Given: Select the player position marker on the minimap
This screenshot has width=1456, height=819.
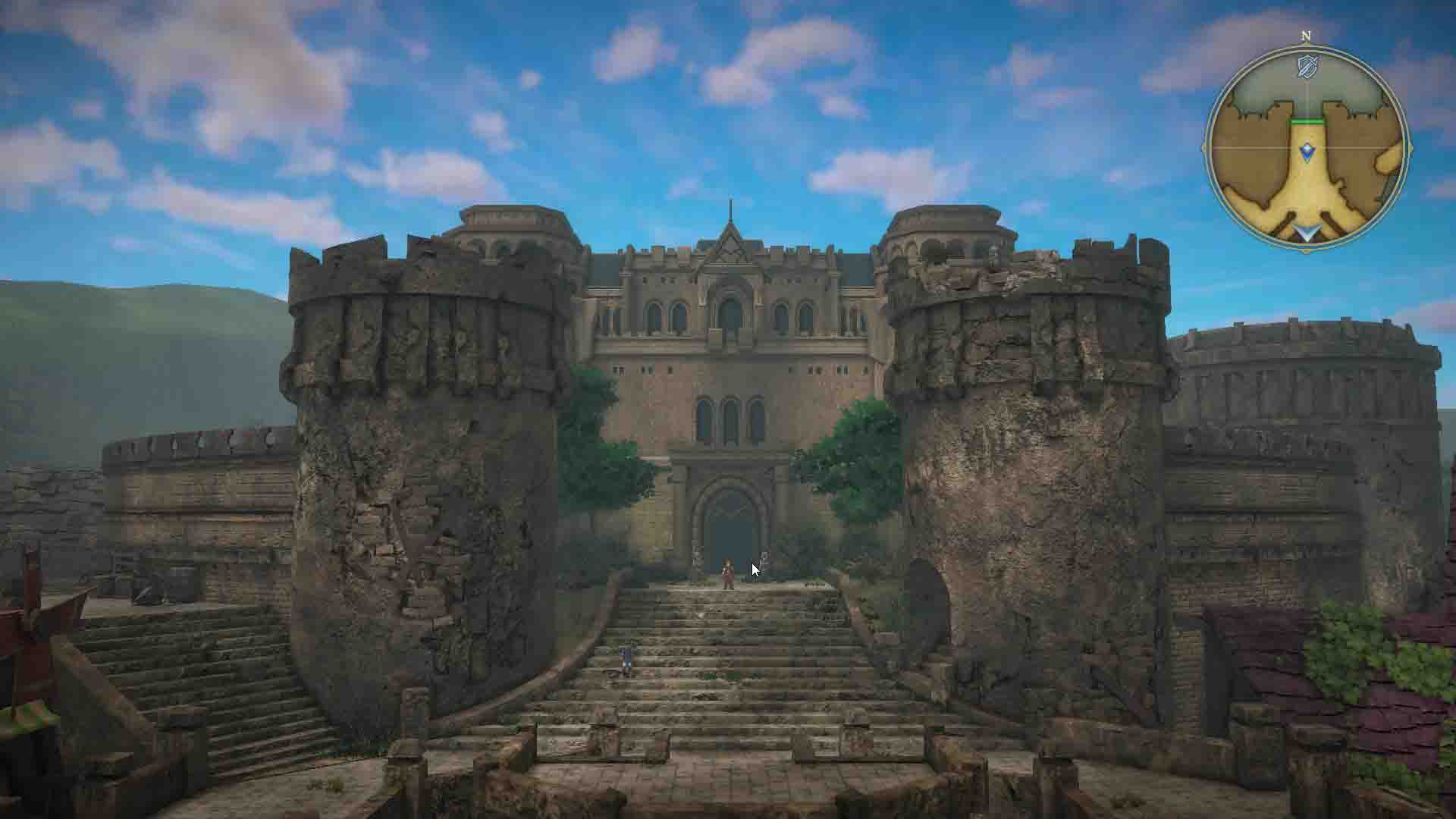Looking at the screenshot, I should (x=1307, y=150).
